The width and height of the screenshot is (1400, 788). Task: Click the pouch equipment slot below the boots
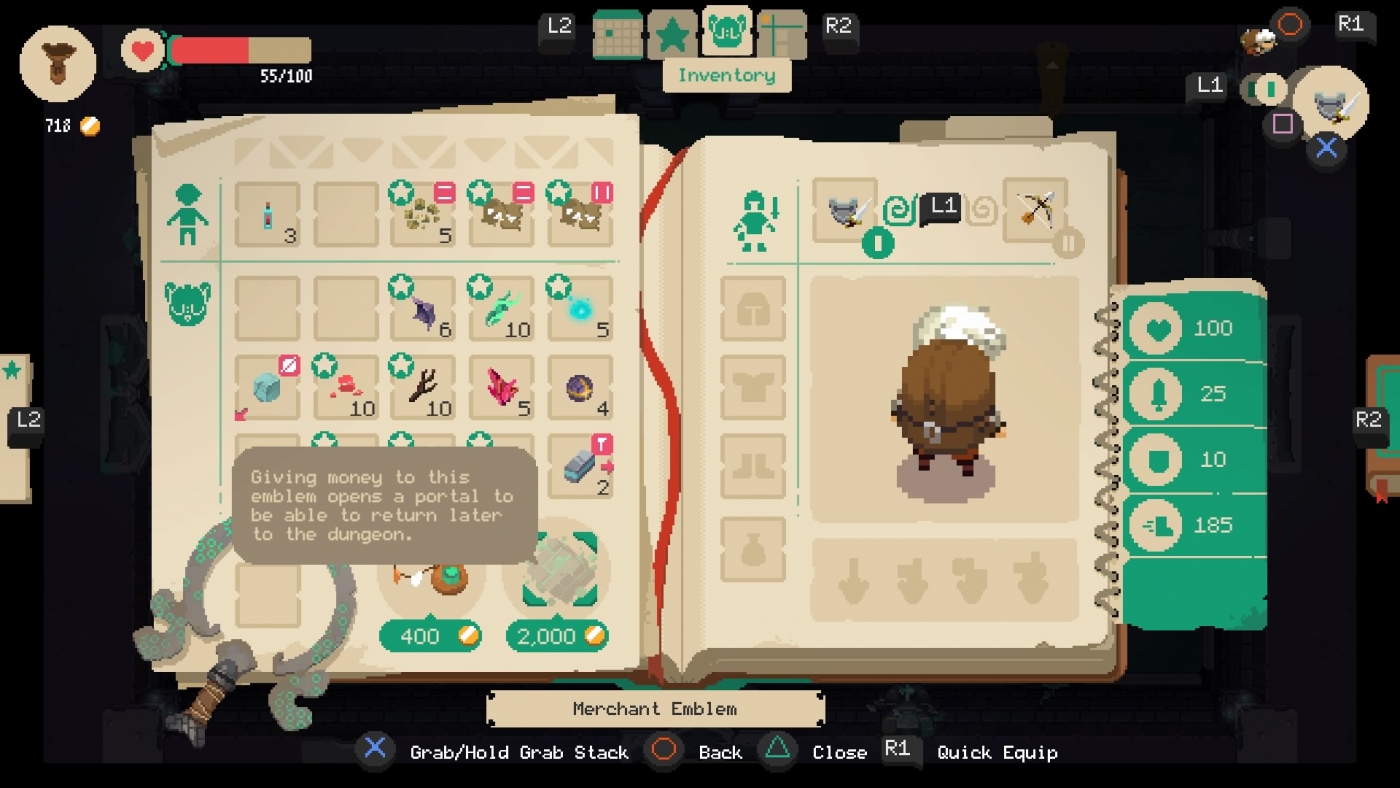[753, 547]
